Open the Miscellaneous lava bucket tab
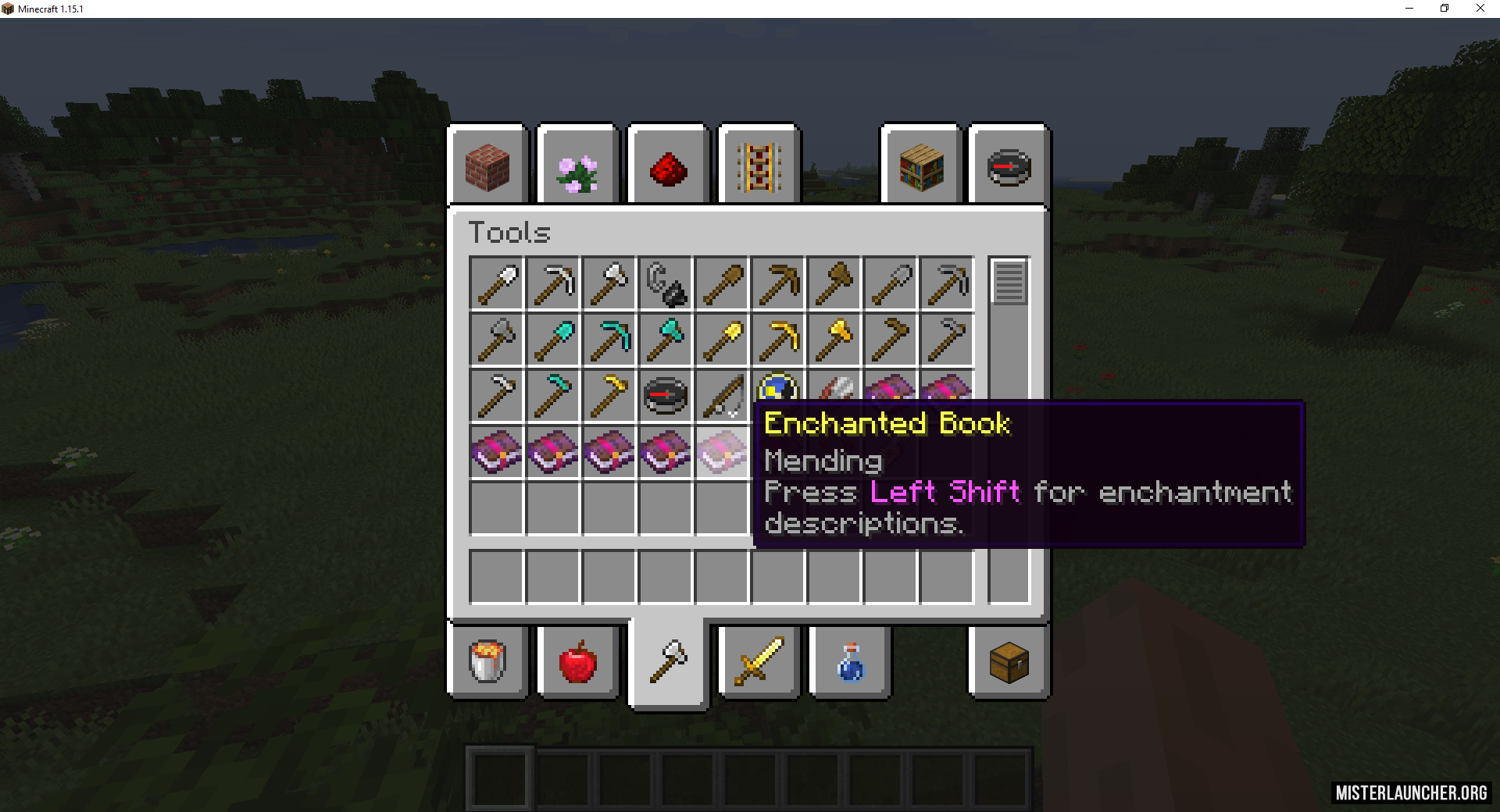This screenshot has height=812, width=1500. click(x=487, y=662)
